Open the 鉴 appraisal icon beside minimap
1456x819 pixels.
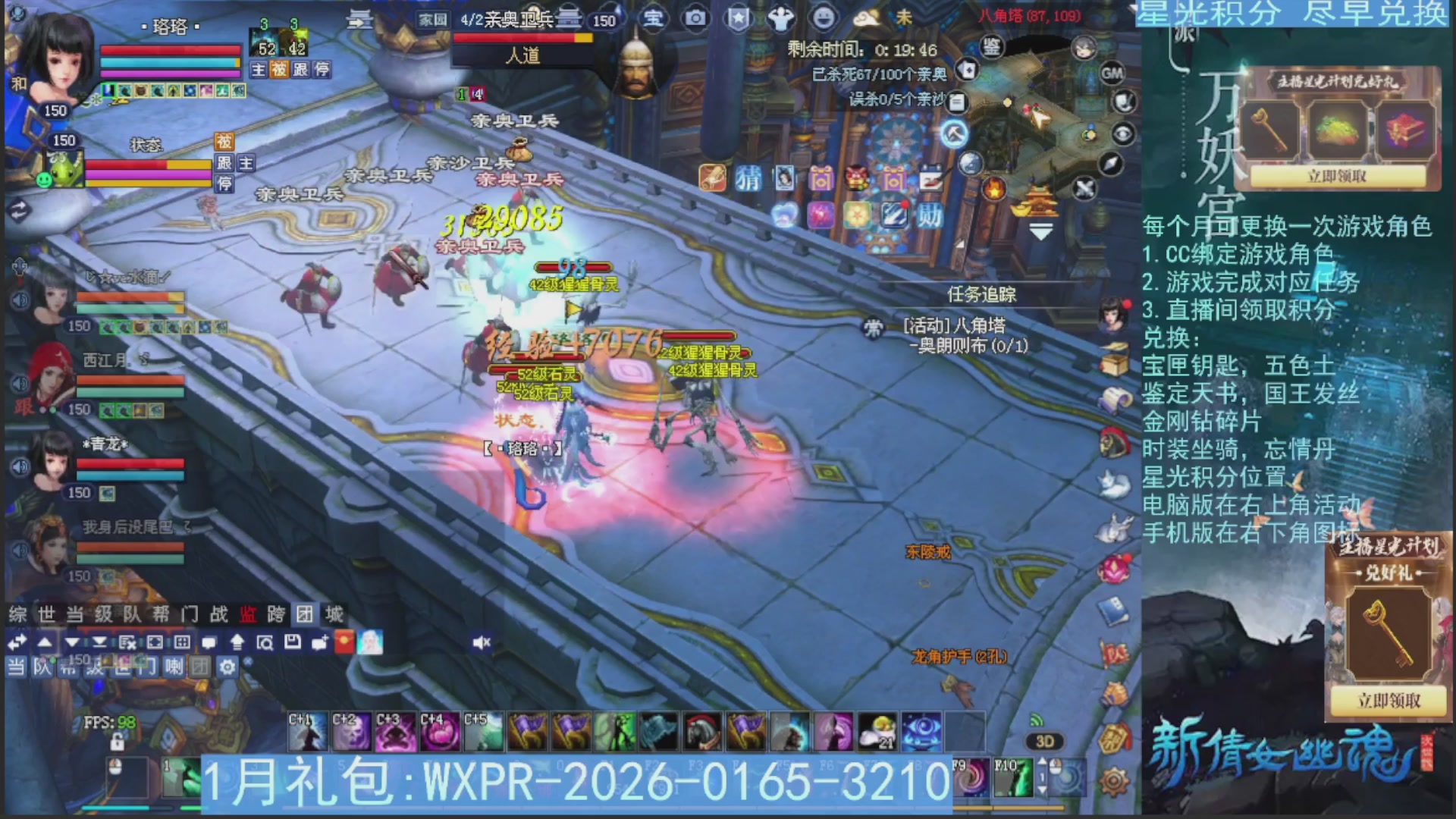pos(992,47)
